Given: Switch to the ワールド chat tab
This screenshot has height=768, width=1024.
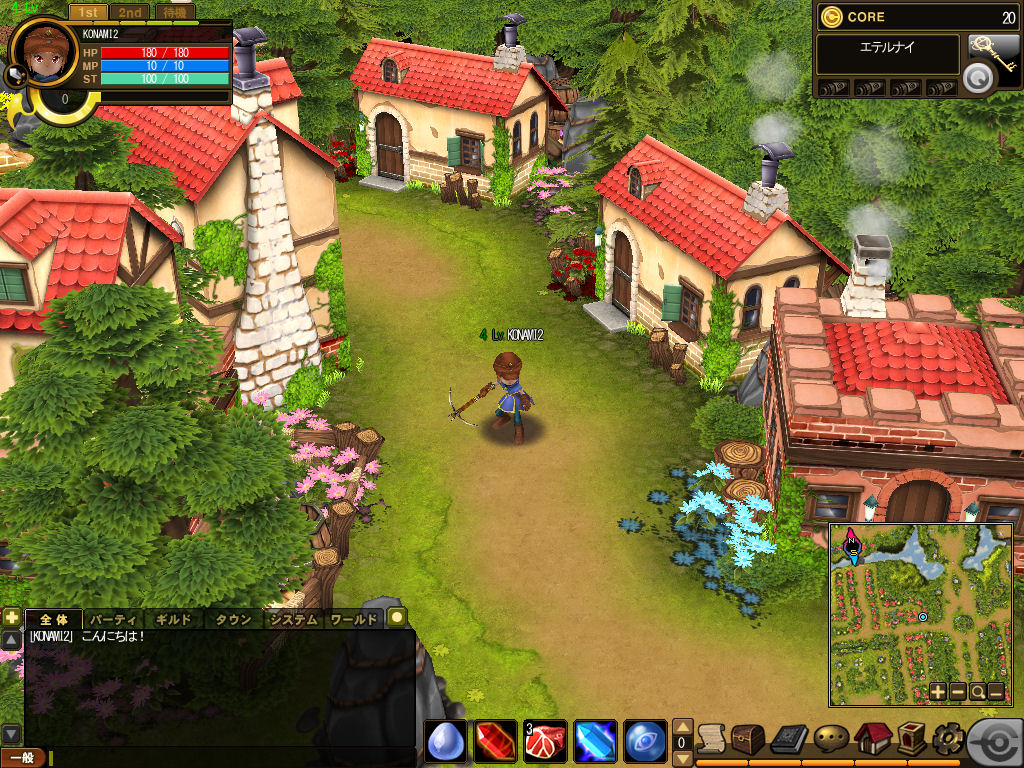Looking at the screenshot, I should 354,619.
